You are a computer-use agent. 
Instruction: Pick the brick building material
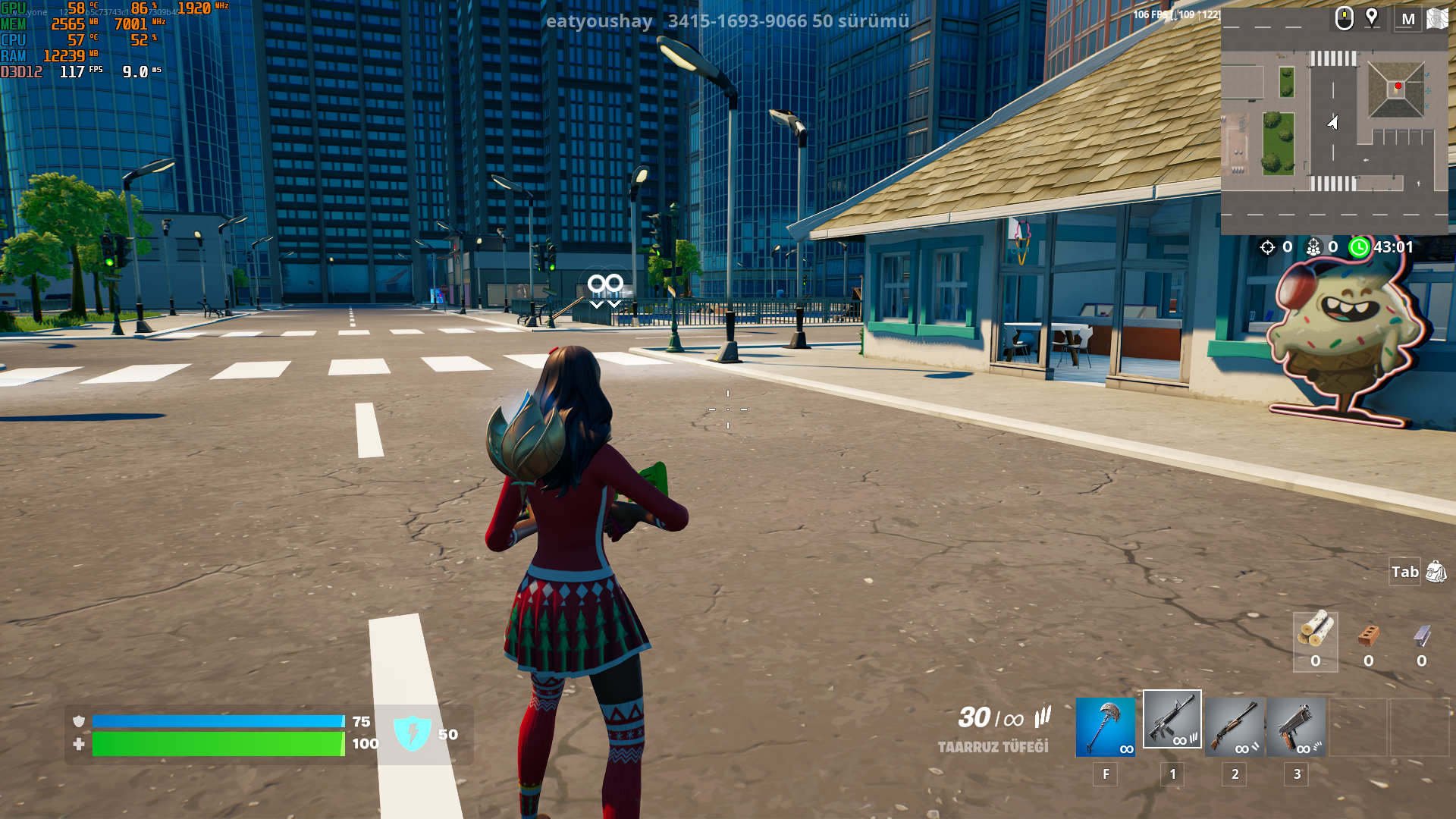pos(1368,642)
